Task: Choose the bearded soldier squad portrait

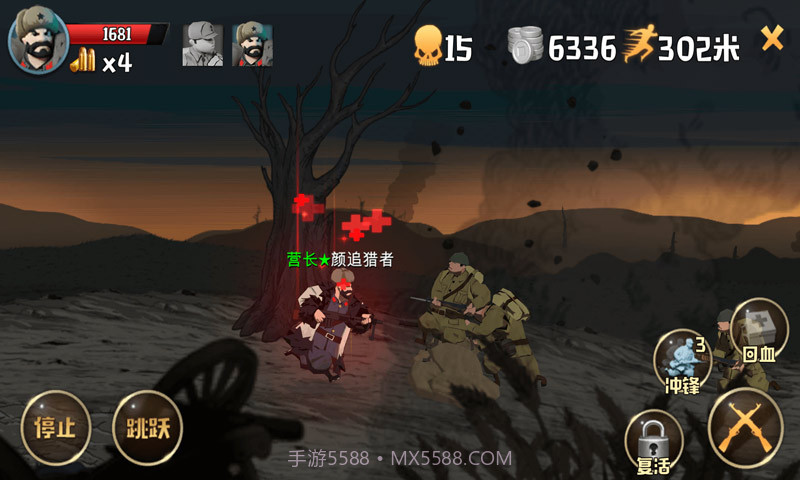Action: coord(253,44)
